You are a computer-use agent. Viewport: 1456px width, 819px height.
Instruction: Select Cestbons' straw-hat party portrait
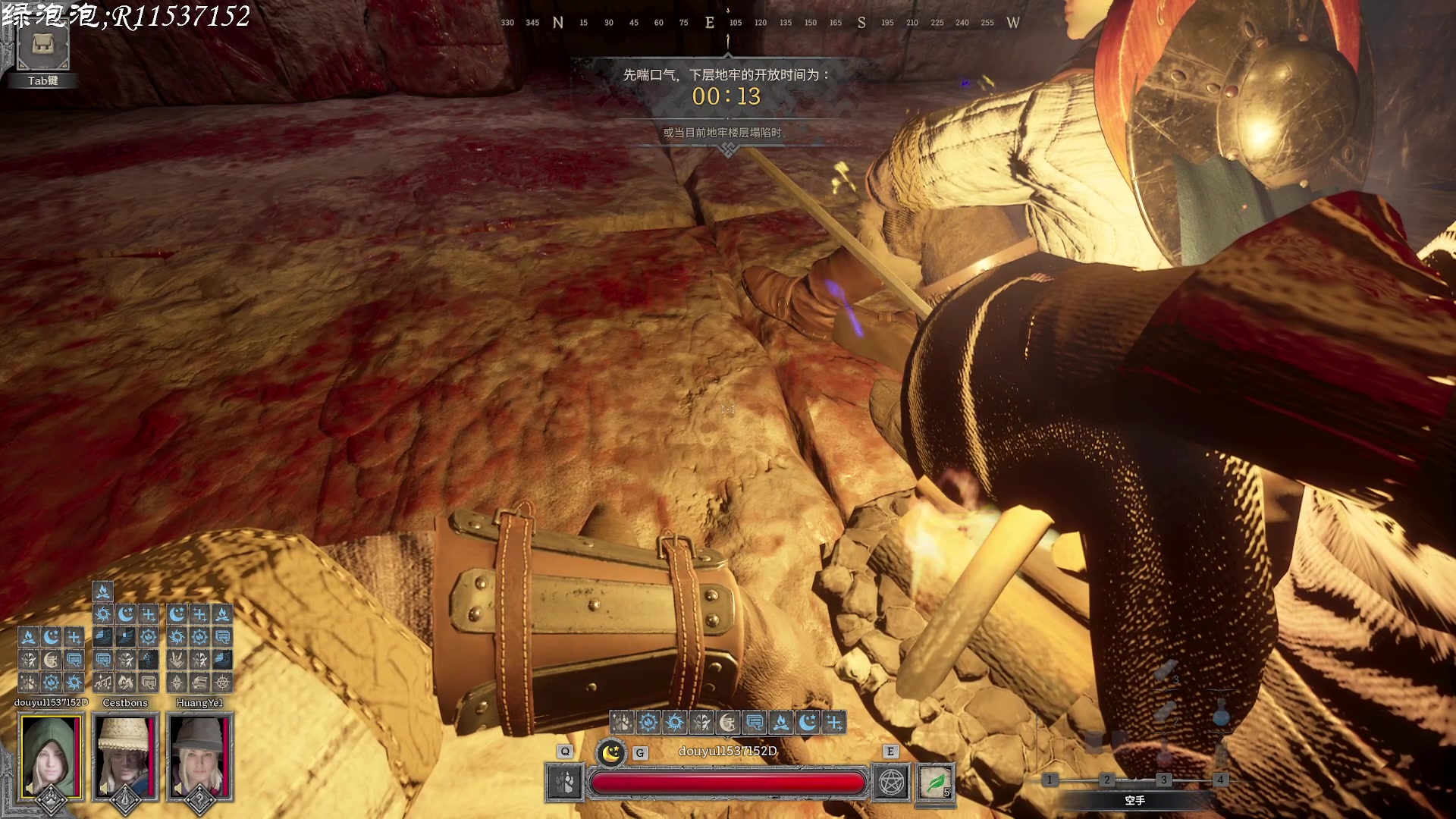(125, 757)
